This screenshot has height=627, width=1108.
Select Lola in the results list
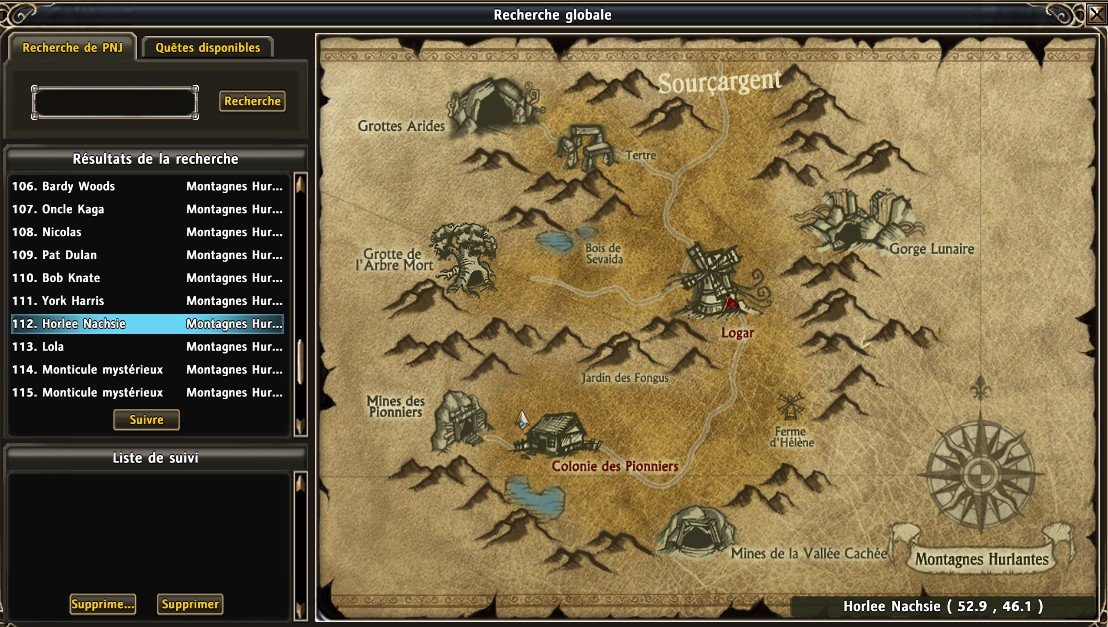click(147, 347)
